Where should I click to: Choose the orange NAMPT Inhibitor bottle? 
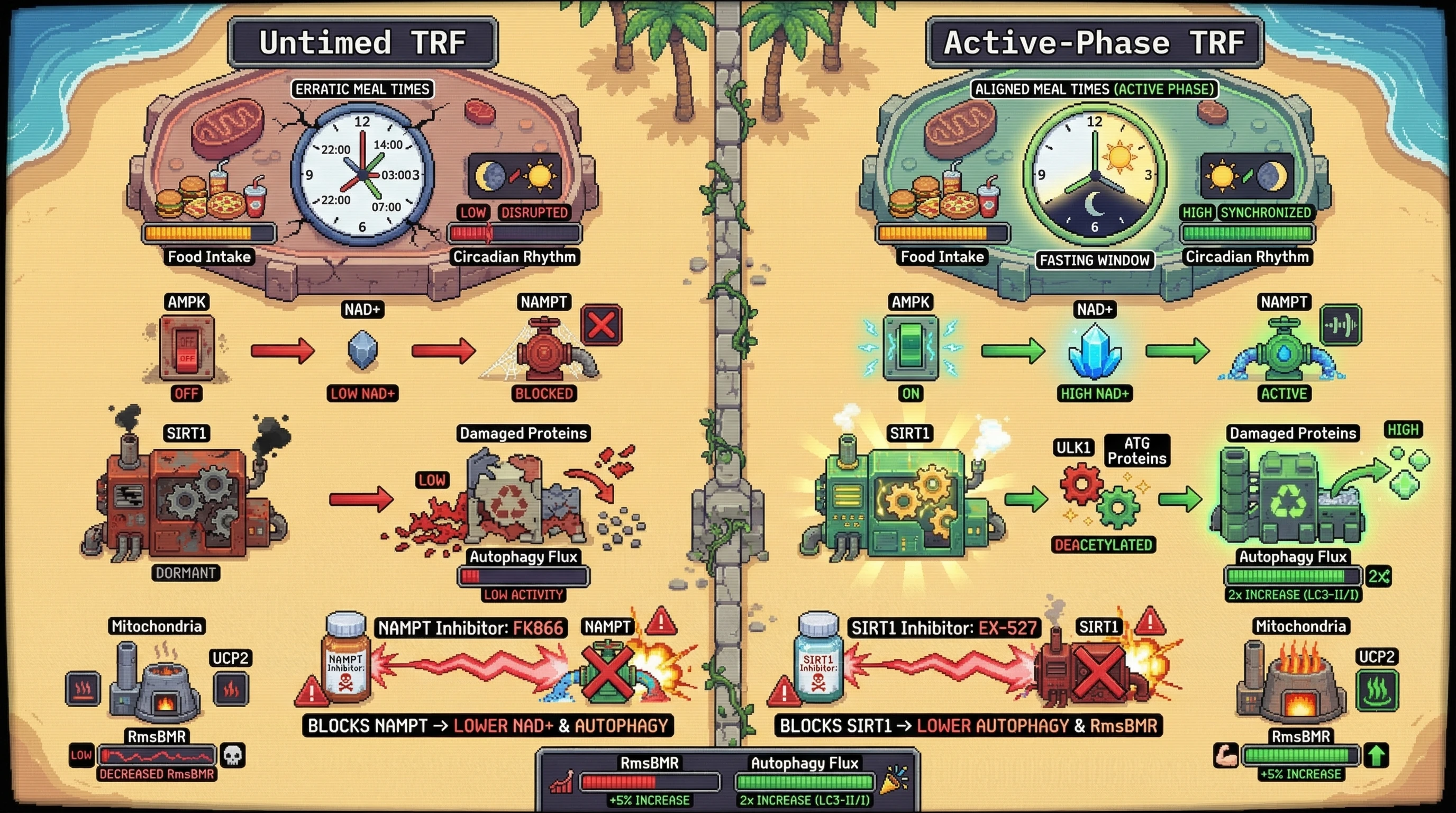(x=345, y=658)
